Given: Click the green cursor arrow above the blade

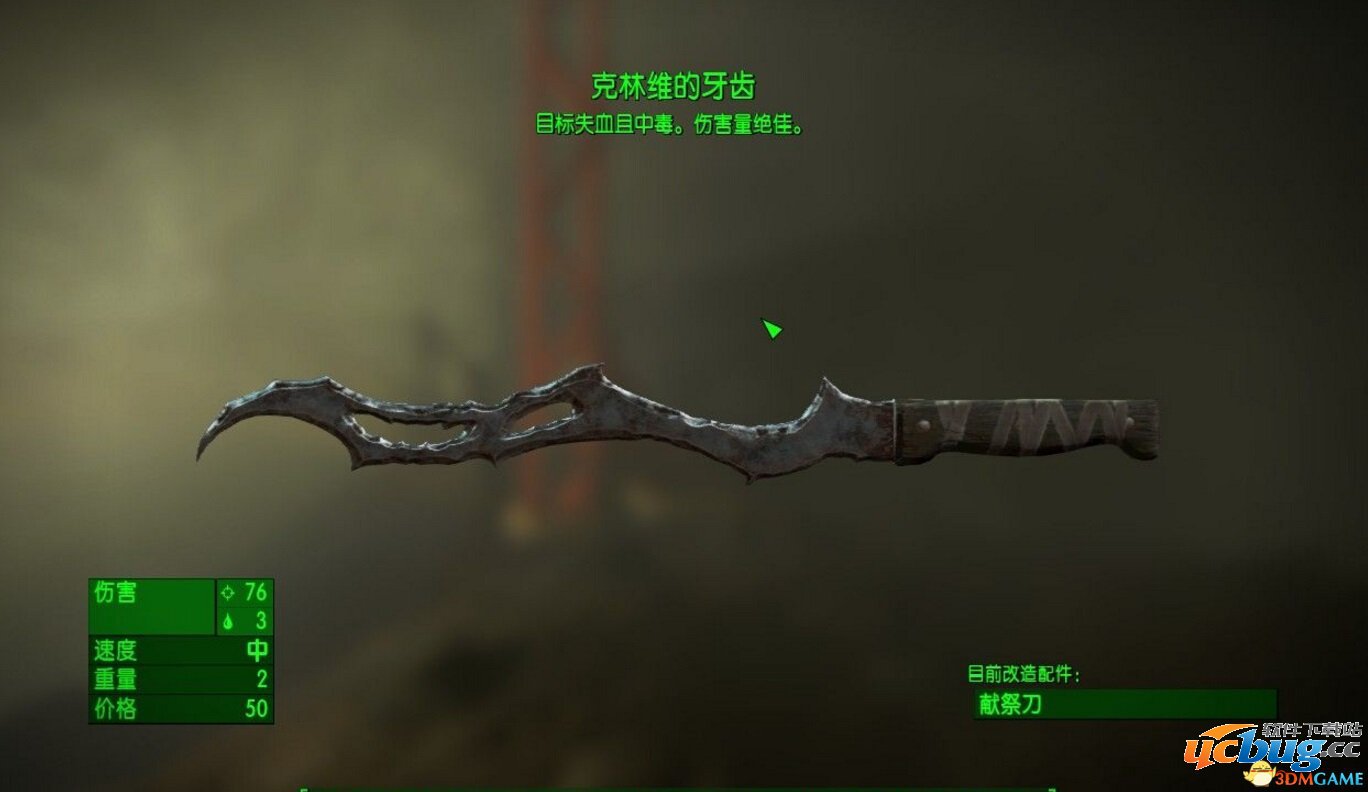Looking at the screenshot, I should coord(771,328).
